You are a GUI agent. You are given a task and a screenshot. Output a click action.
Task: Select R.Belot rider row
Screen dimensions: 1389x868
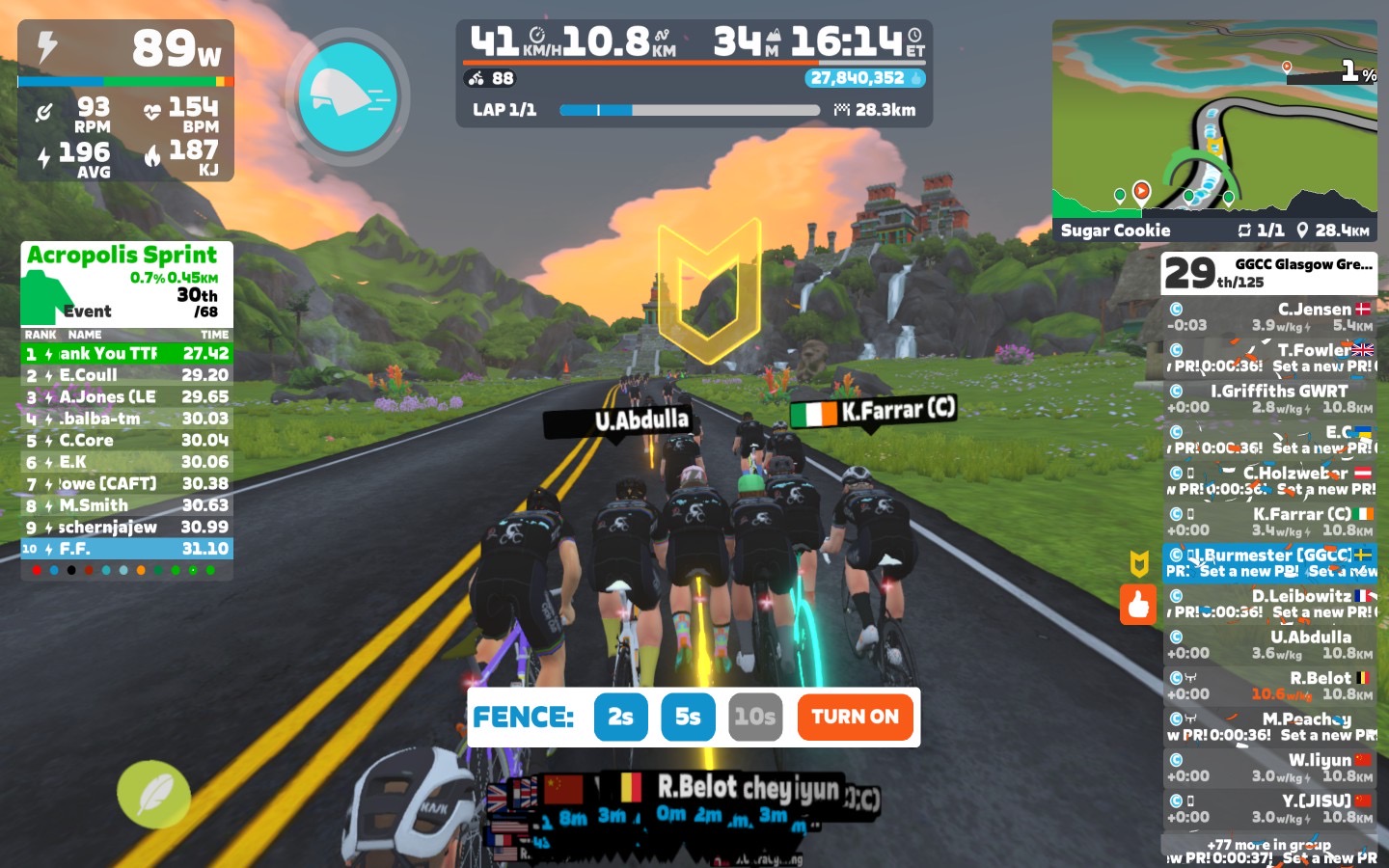pos(1268,686)
